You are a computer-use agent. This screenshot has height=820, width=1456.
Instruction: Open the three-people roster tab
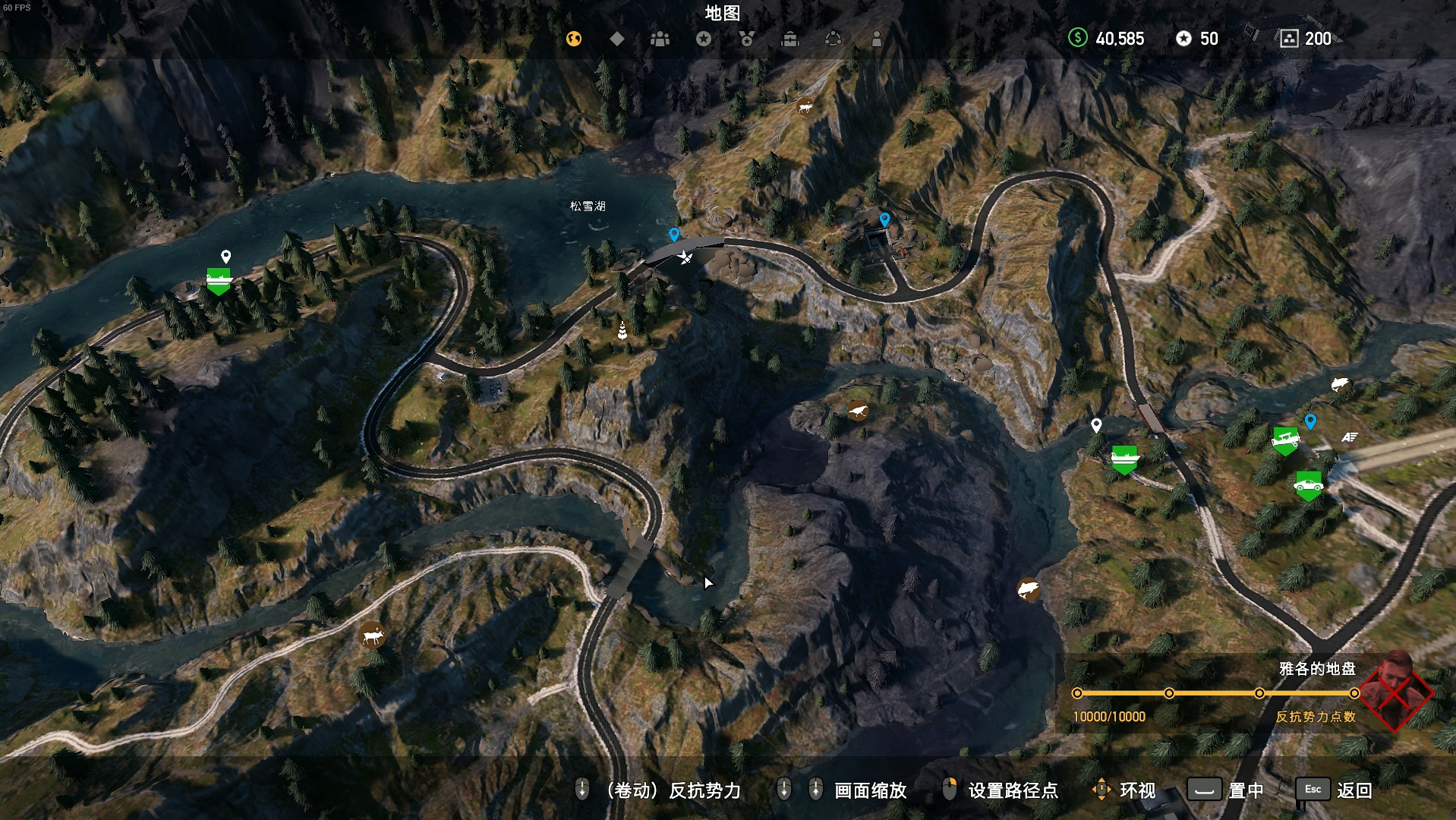[660, 39]
